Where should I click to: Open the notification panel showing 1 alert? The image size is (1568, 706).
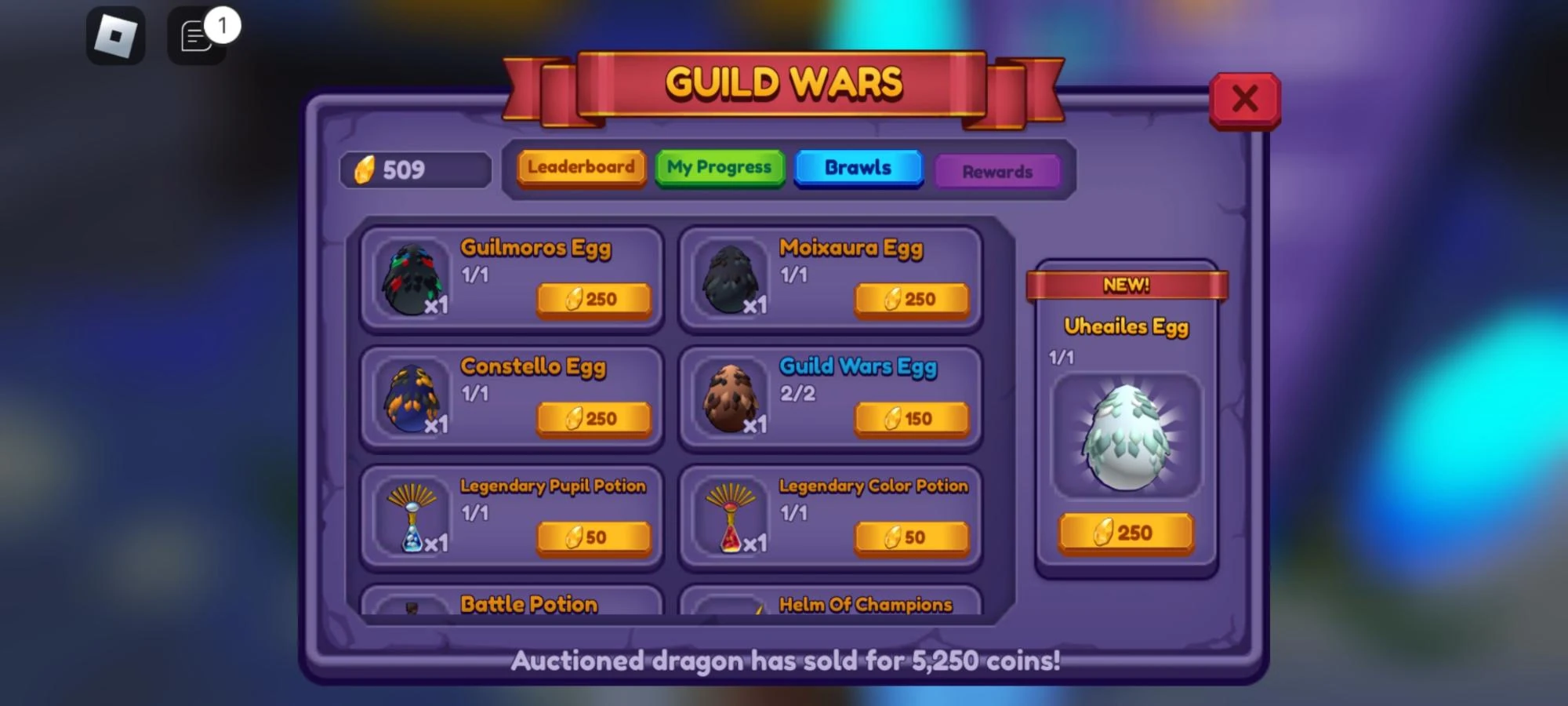click(194, 35)
